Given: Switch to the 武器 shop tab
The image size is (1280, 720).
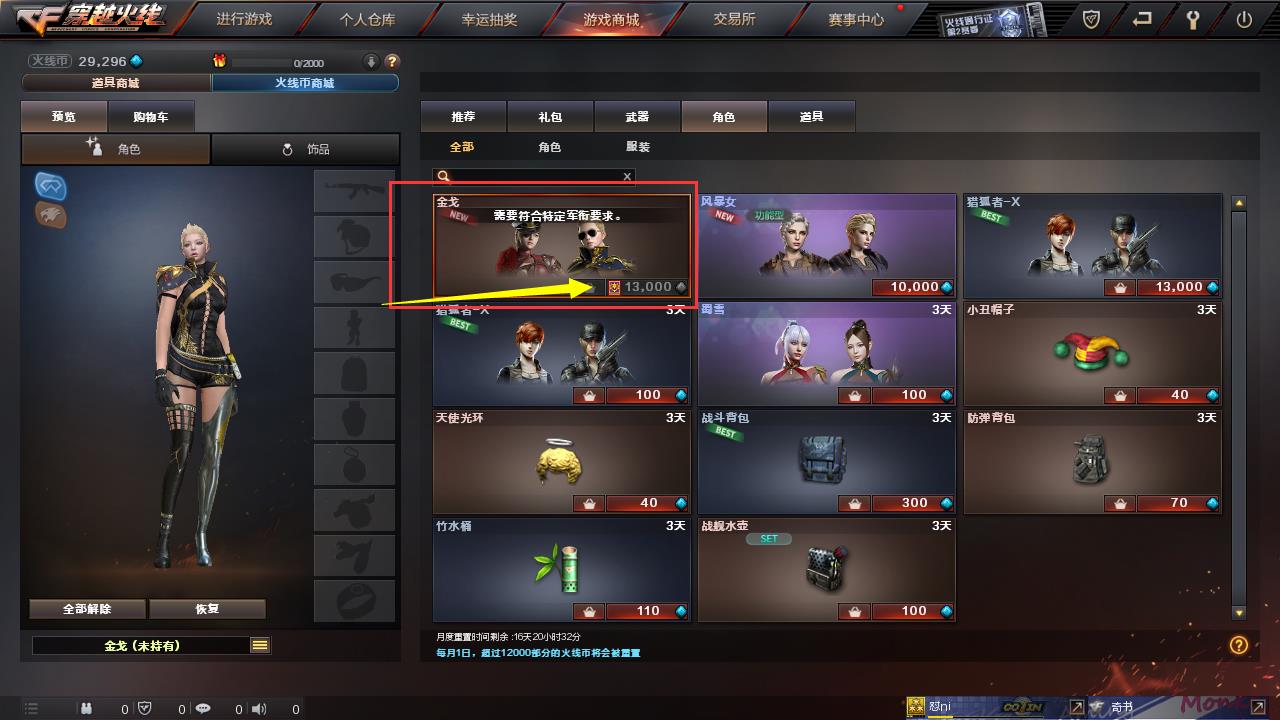Looking at the screenshot, I should [x=637, y=116].
